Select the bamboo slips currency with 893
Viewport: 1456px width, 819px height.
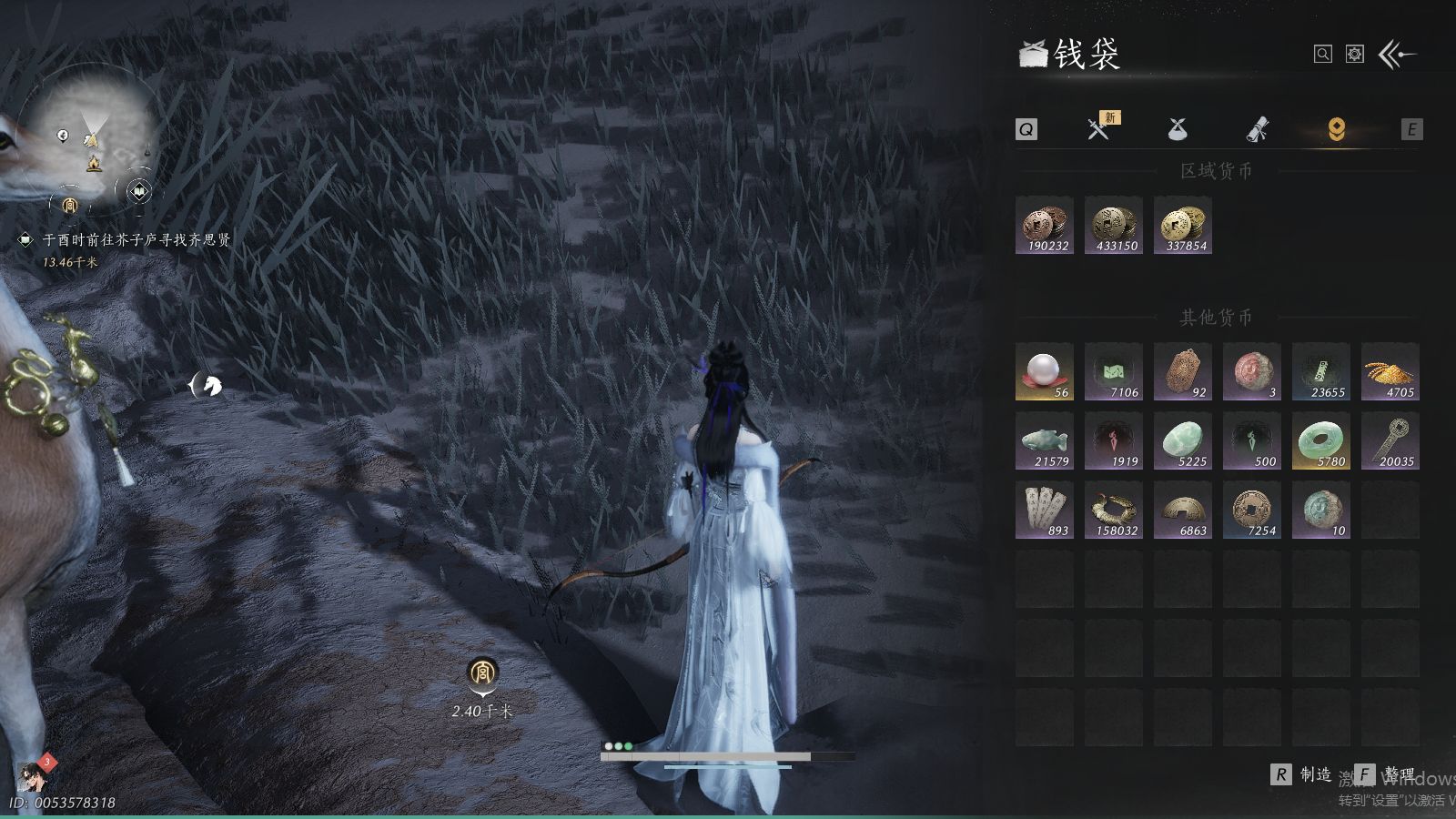(1045, 510)
